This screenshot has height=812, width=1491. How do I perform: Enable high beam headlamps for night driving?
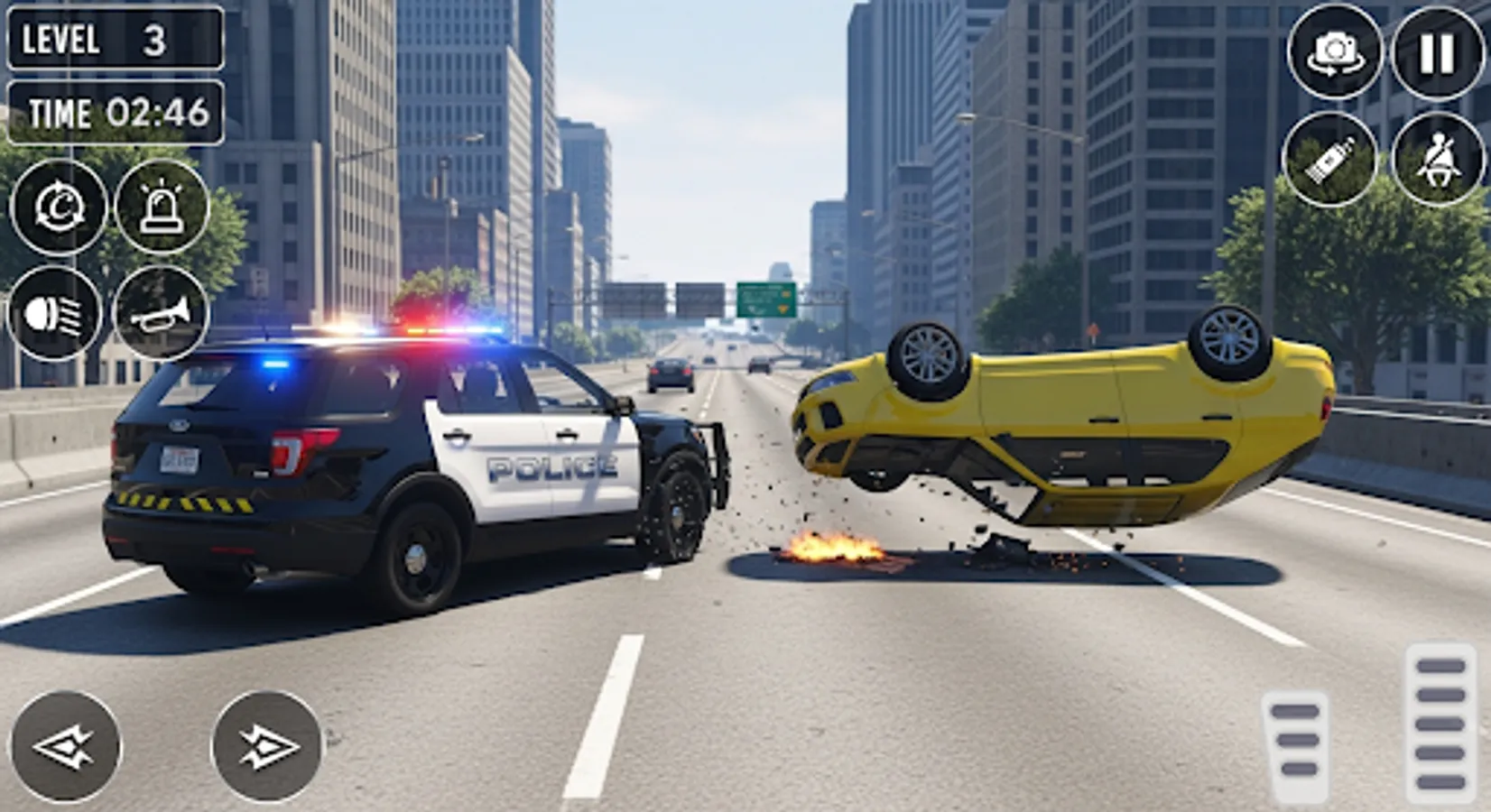click(56, 310)
